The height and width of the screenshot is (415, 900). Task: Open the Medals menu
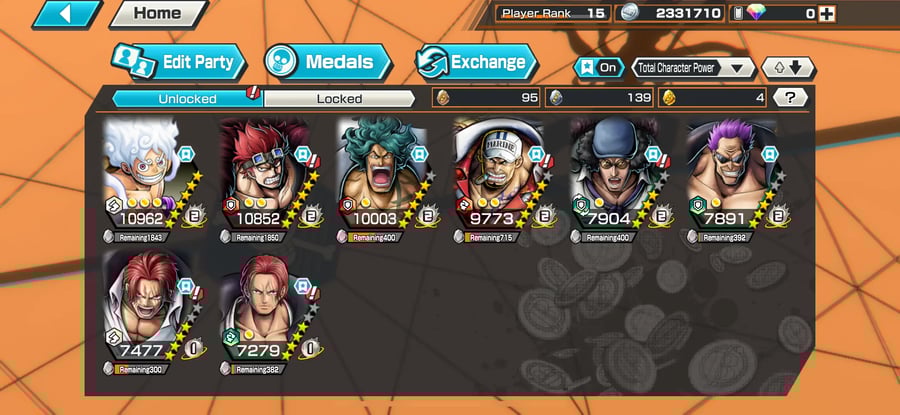327,62
